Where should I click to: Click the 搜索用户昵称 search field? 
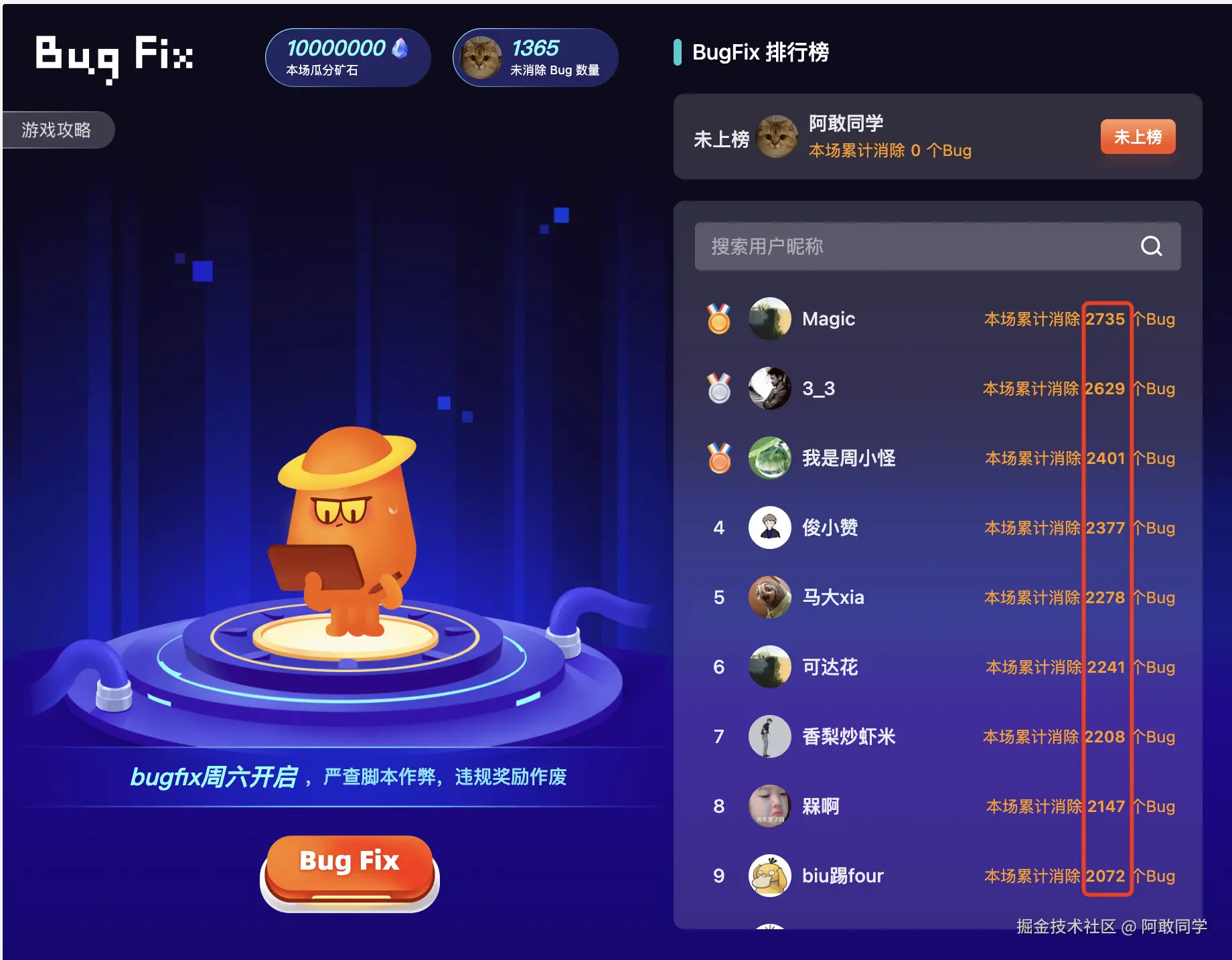870,246
